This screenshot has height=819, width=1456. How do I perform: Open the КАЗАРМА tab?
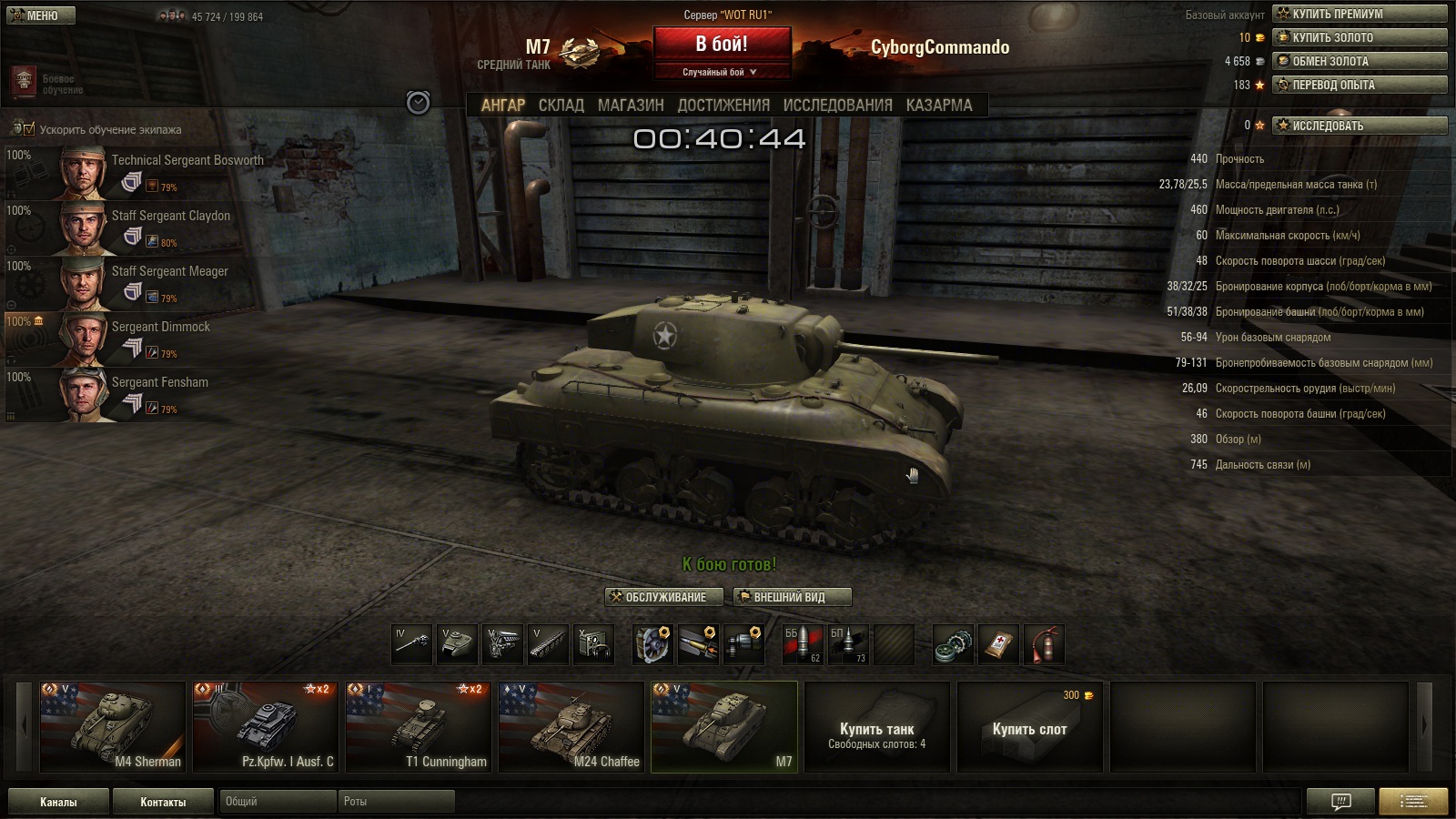pyautogui.click(x=939, y=106)
